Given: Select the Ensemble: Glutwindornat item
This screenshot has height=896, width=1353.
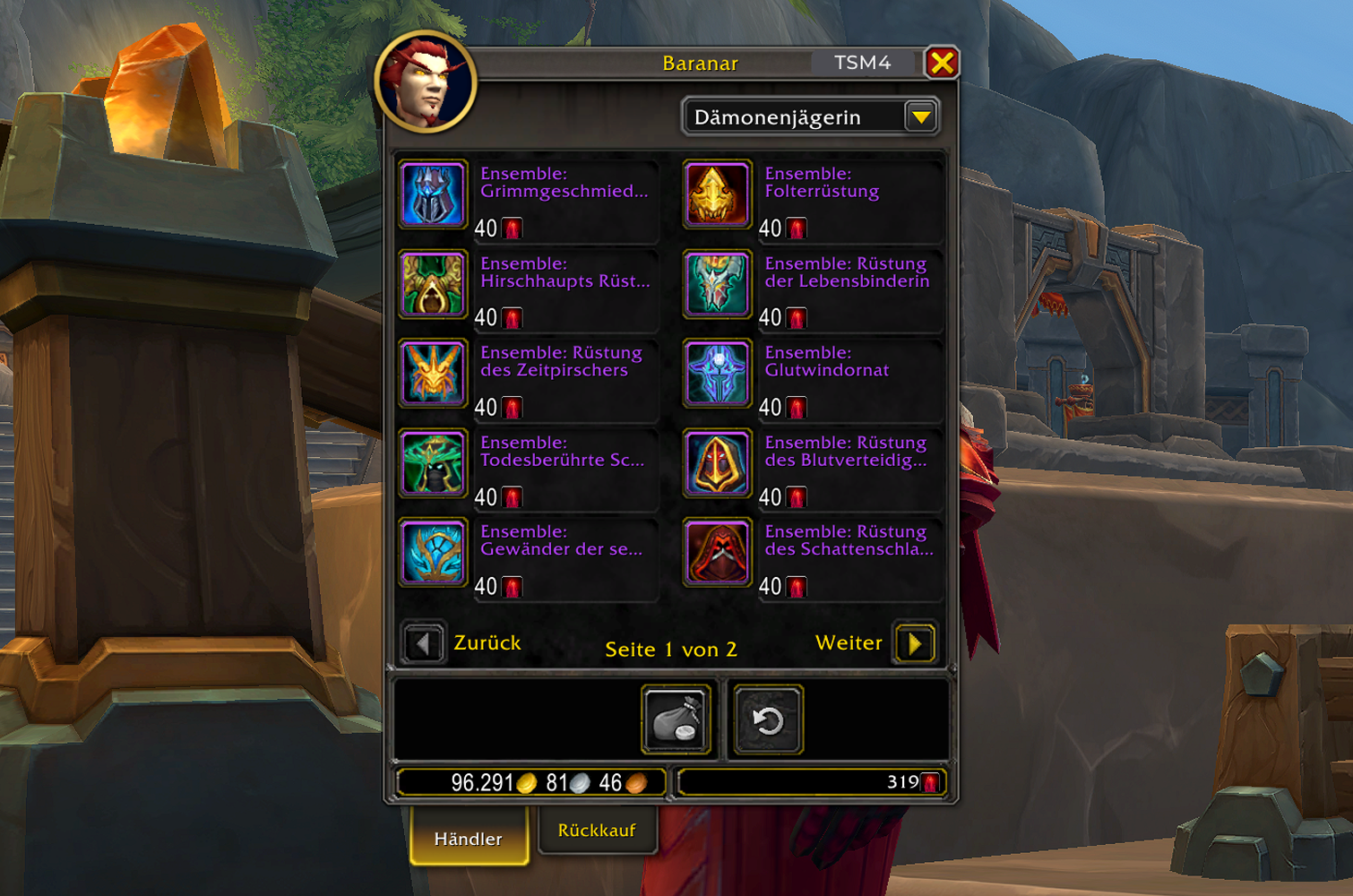Looking at the screenshot, I should tap(717, 374).
